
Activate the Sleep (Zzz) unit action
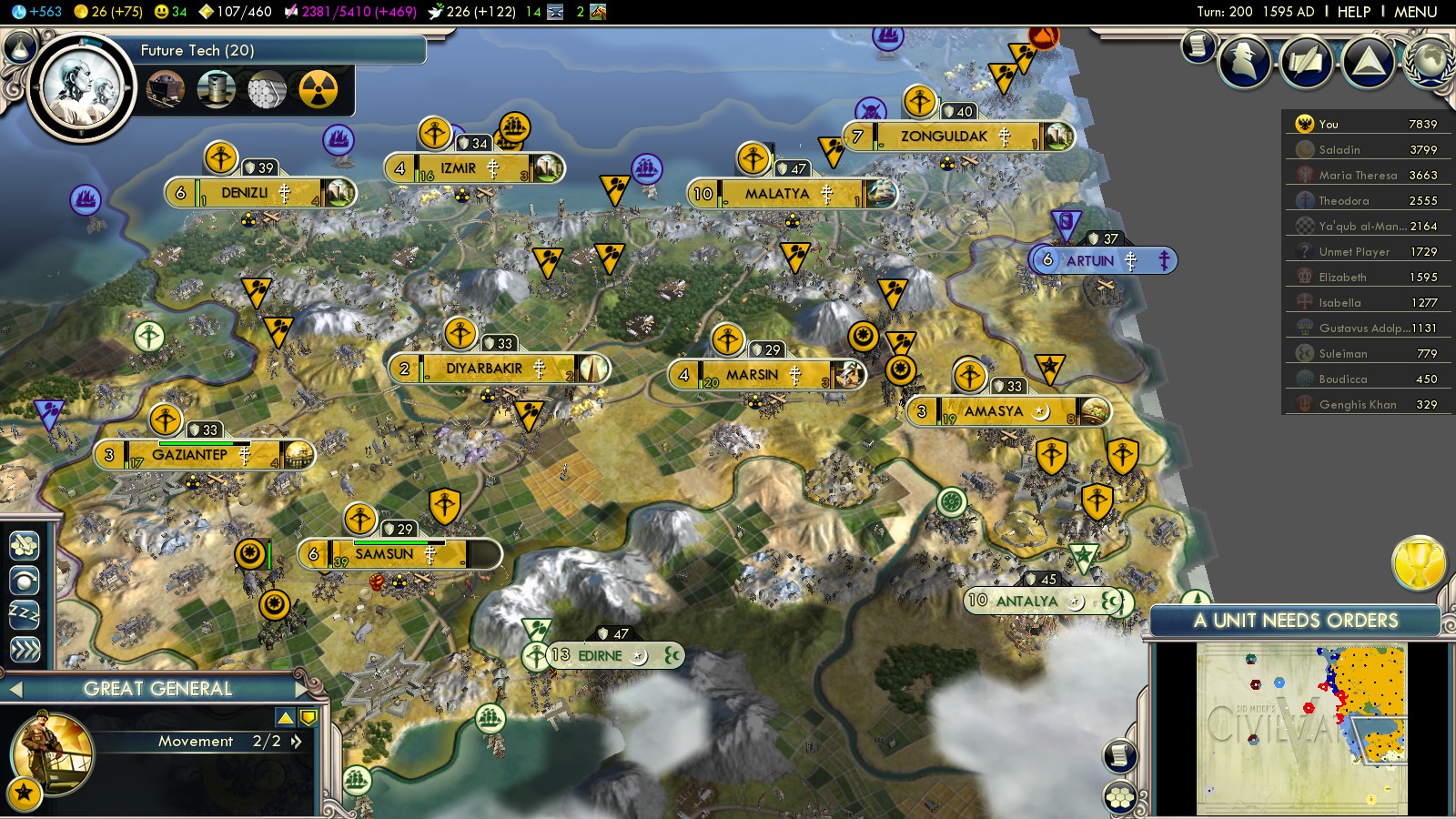(25, 614)
